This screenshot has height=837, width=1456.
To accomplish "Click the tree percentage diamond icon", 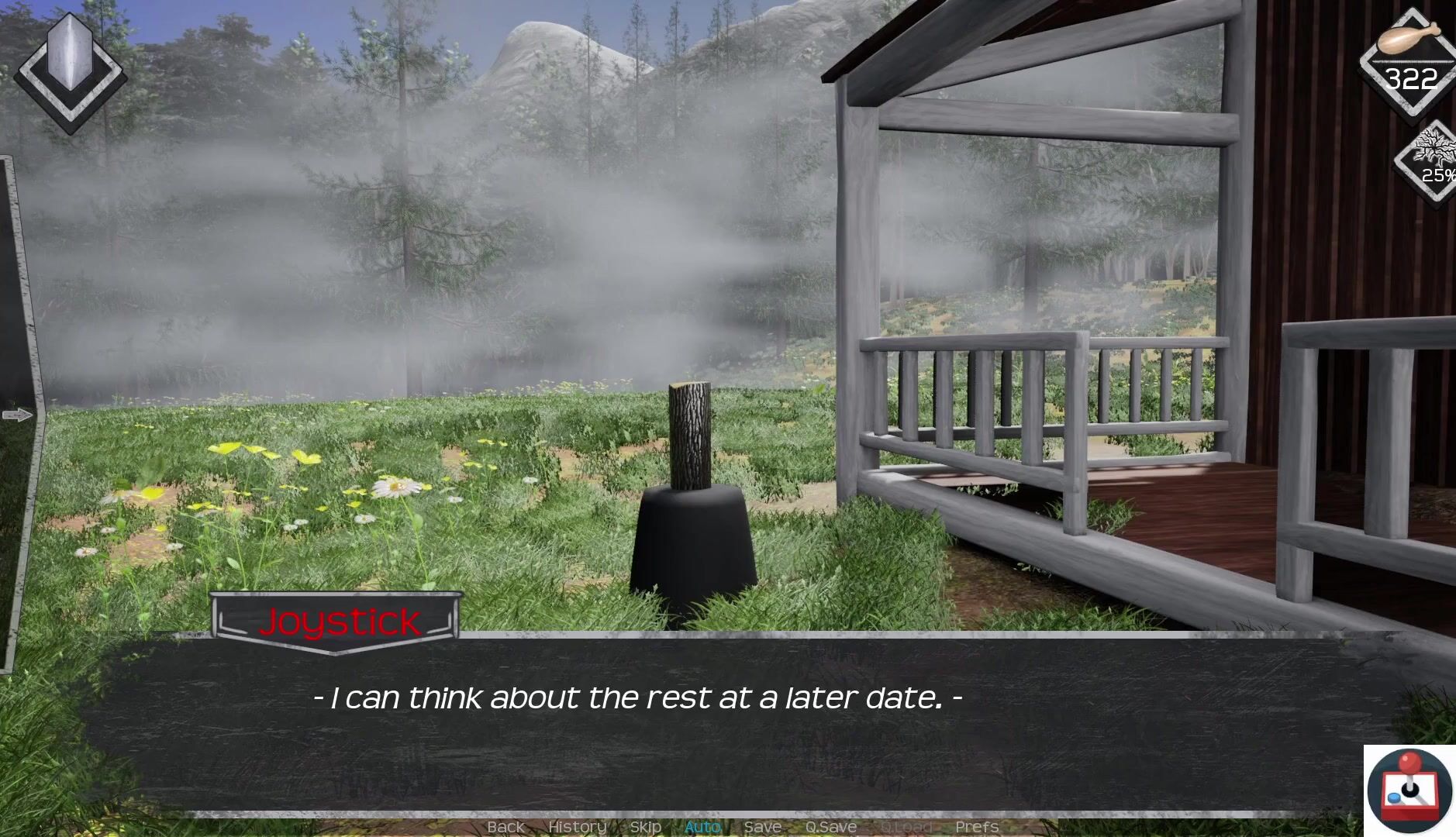I will click(1431, 161).
